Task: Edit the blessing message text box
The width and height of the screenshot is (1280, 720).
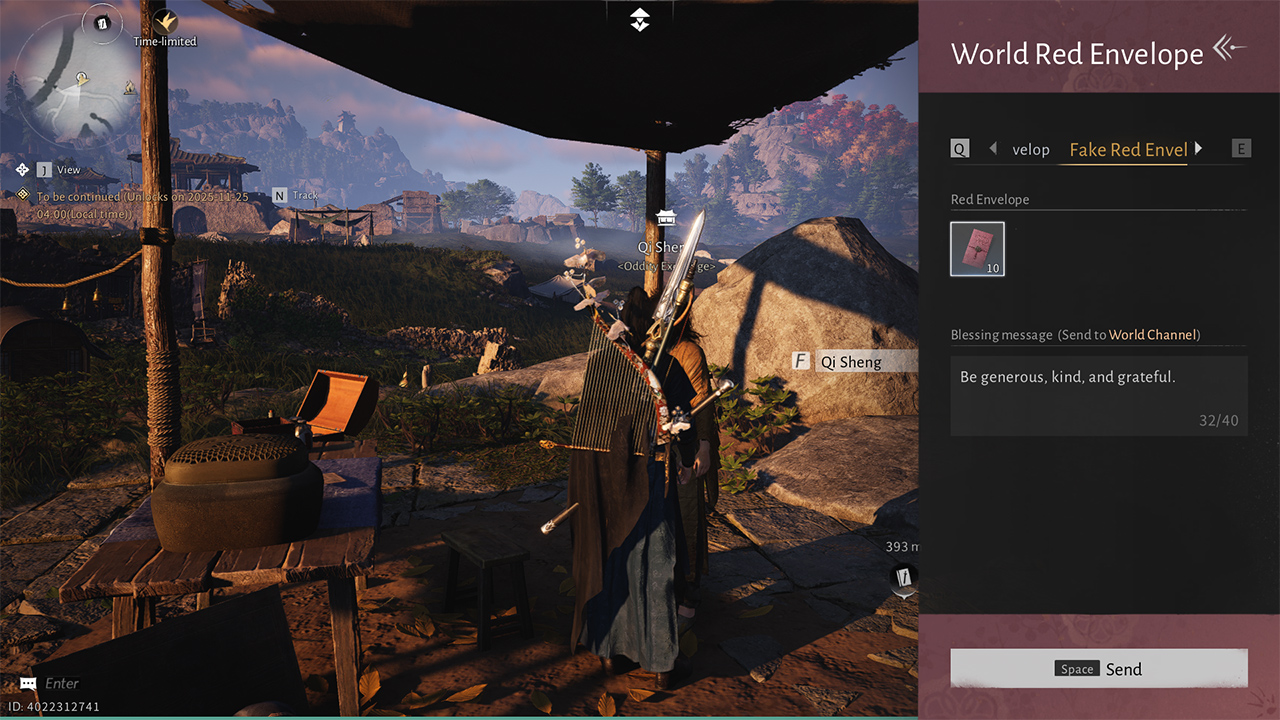Action: pos(1098,396)
